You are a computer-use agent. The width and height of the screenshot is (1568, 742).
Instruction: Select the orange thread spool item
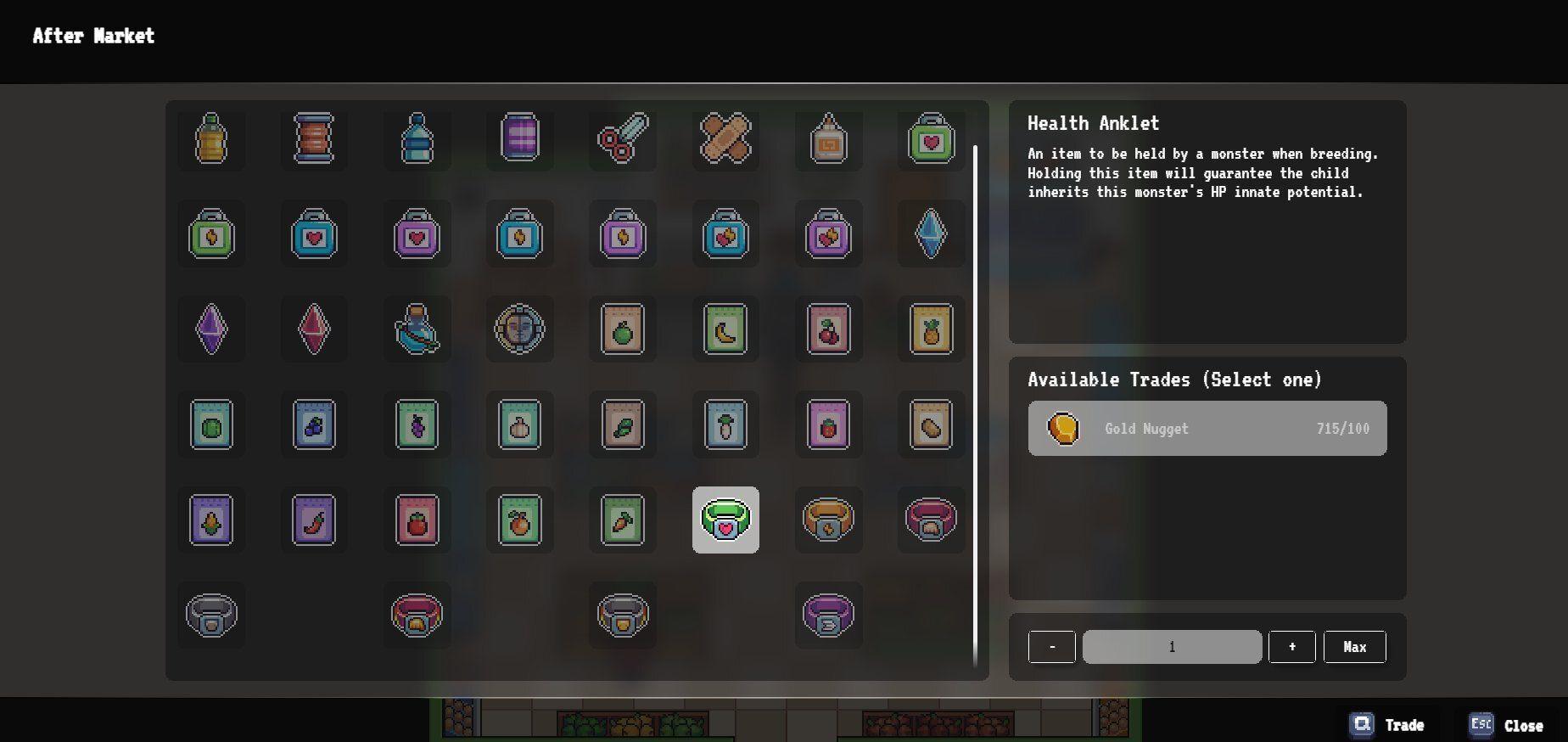(x=313, y=140)
